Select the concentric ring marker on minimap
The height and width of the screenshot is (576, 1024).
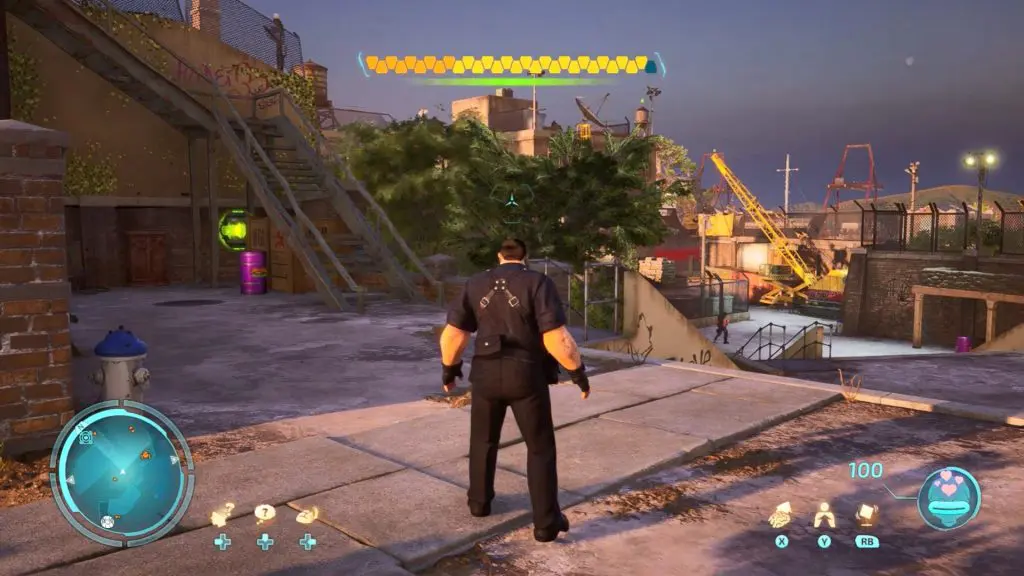click(x=87, y=437)
